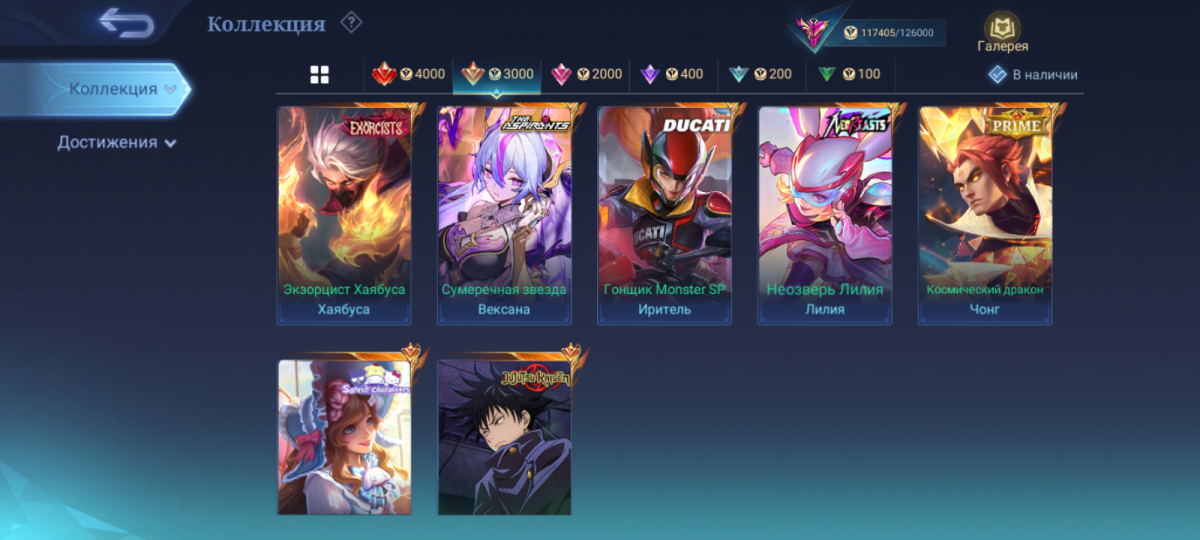Screen dimensions: 1200x540
Task: Switch to the 100 points tier tab
Action: (x=849, y=74)
